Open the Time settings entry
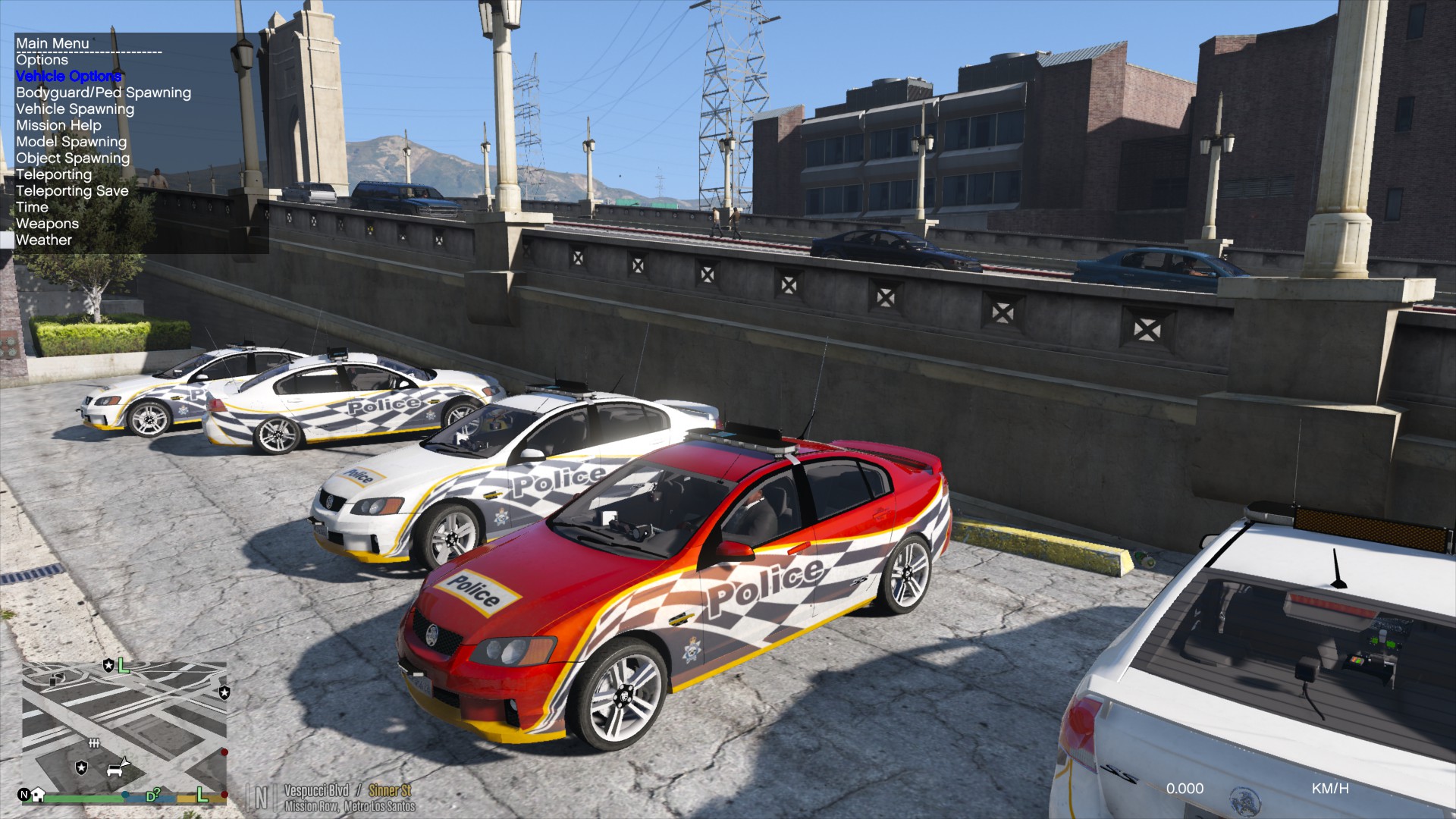 coord(32,207)
